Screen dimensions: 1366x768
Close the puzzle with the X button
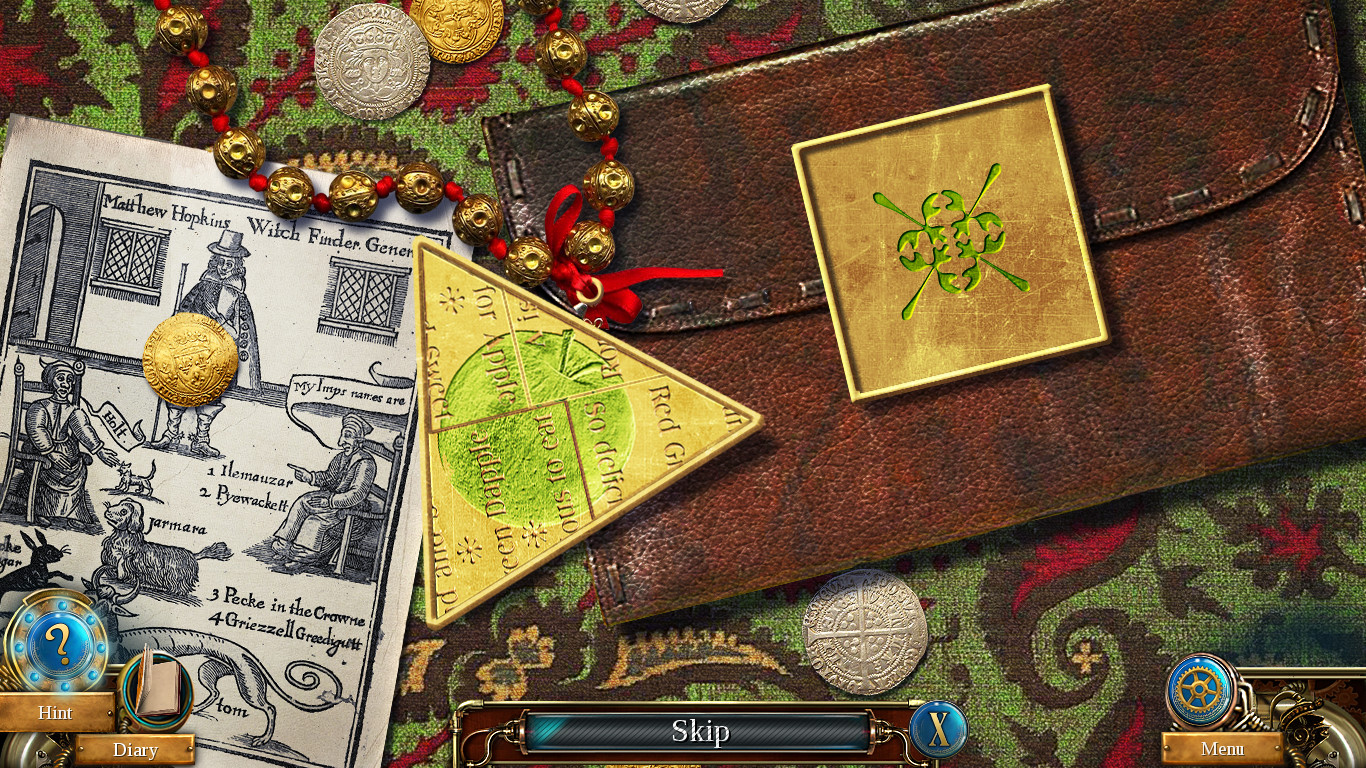(939, 729)
